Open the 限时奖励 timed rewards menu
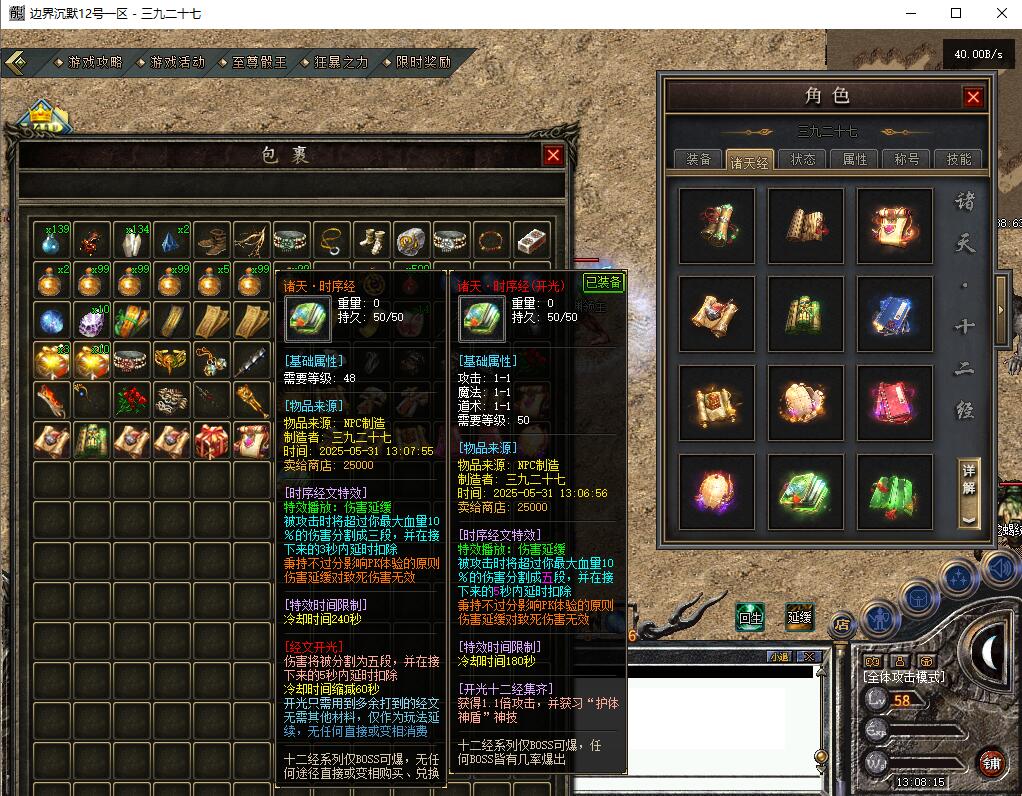1022x796 pixels. (x=423, y=62)
